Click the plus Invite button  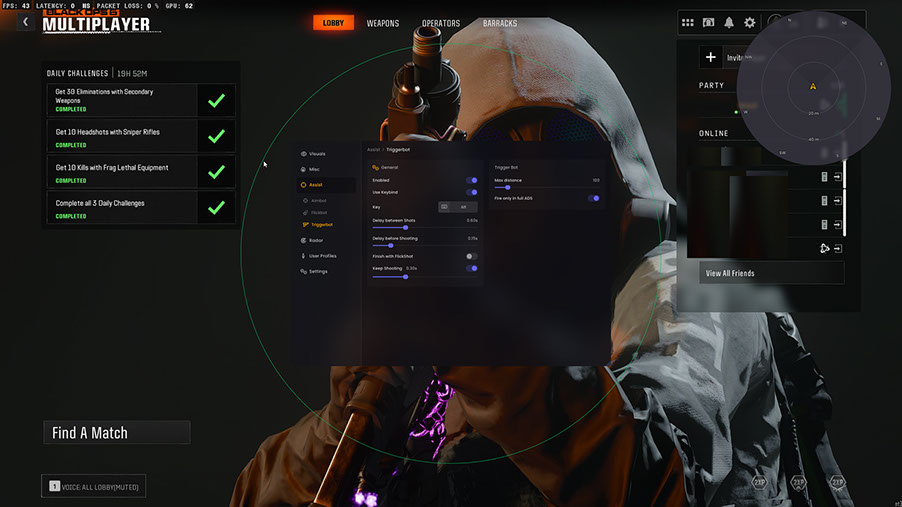[x=710, y=58]
